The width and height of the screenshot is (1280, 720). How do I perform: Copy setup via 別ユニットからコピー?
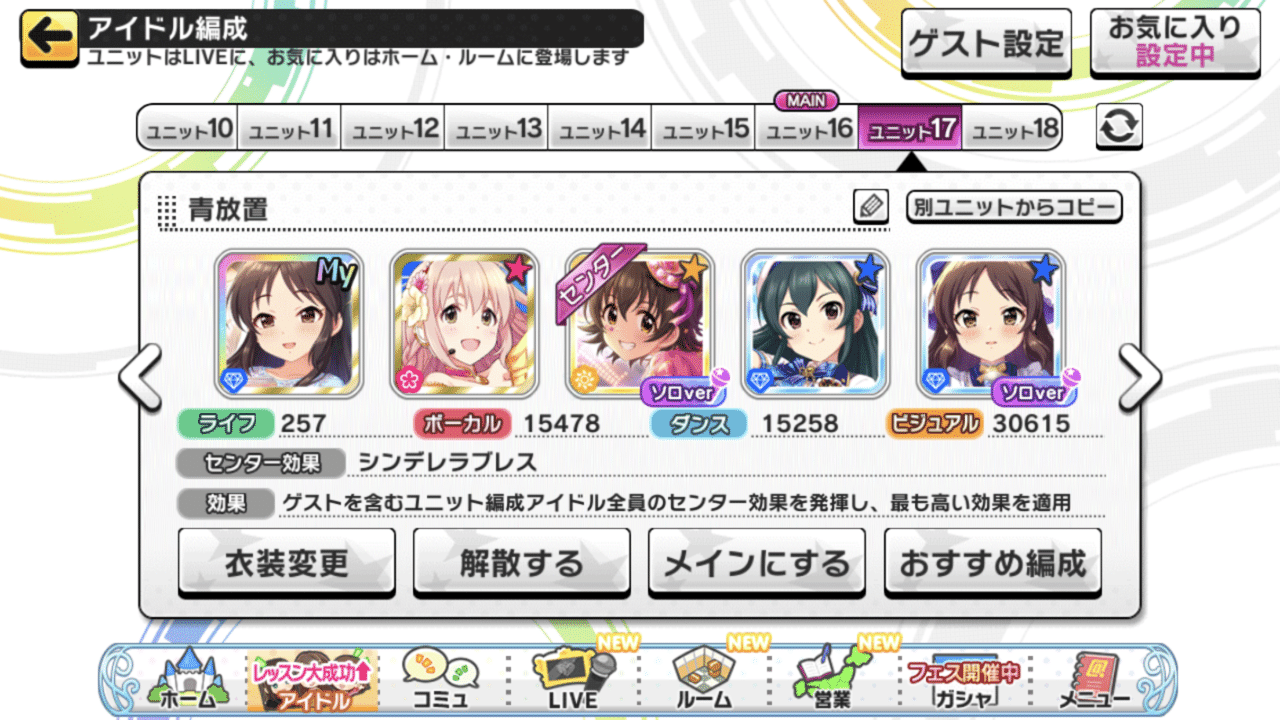pos(1015,206)
